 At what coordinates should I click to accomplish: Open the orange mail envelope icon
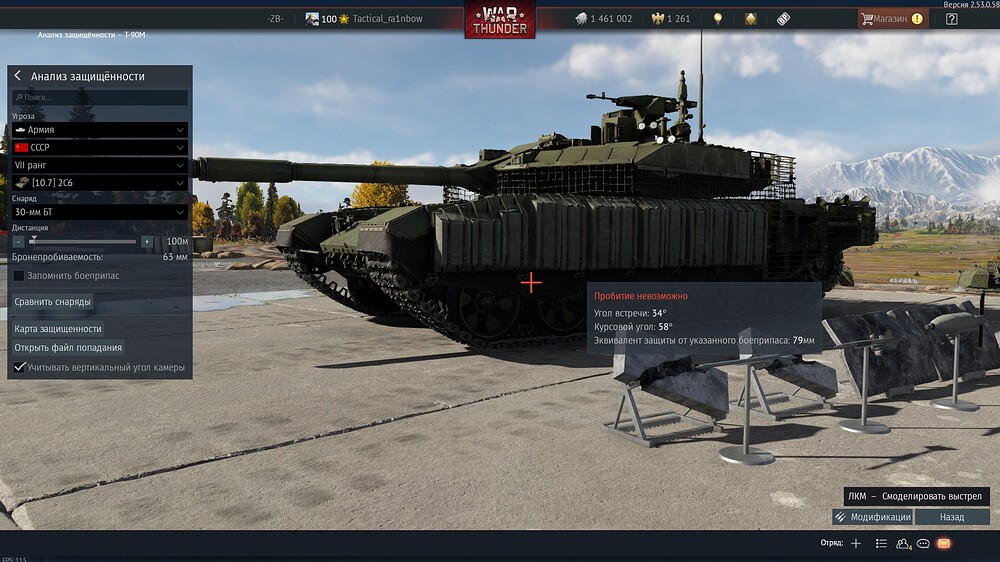point(944,543)
